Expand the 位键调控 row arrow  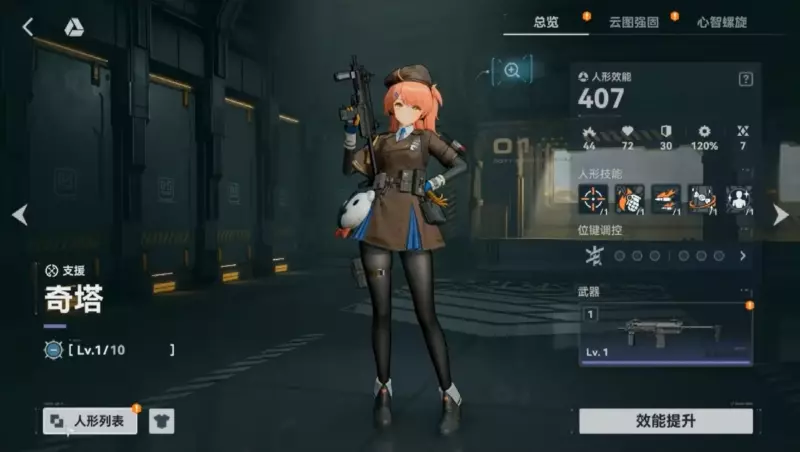(x=743, y=256)
